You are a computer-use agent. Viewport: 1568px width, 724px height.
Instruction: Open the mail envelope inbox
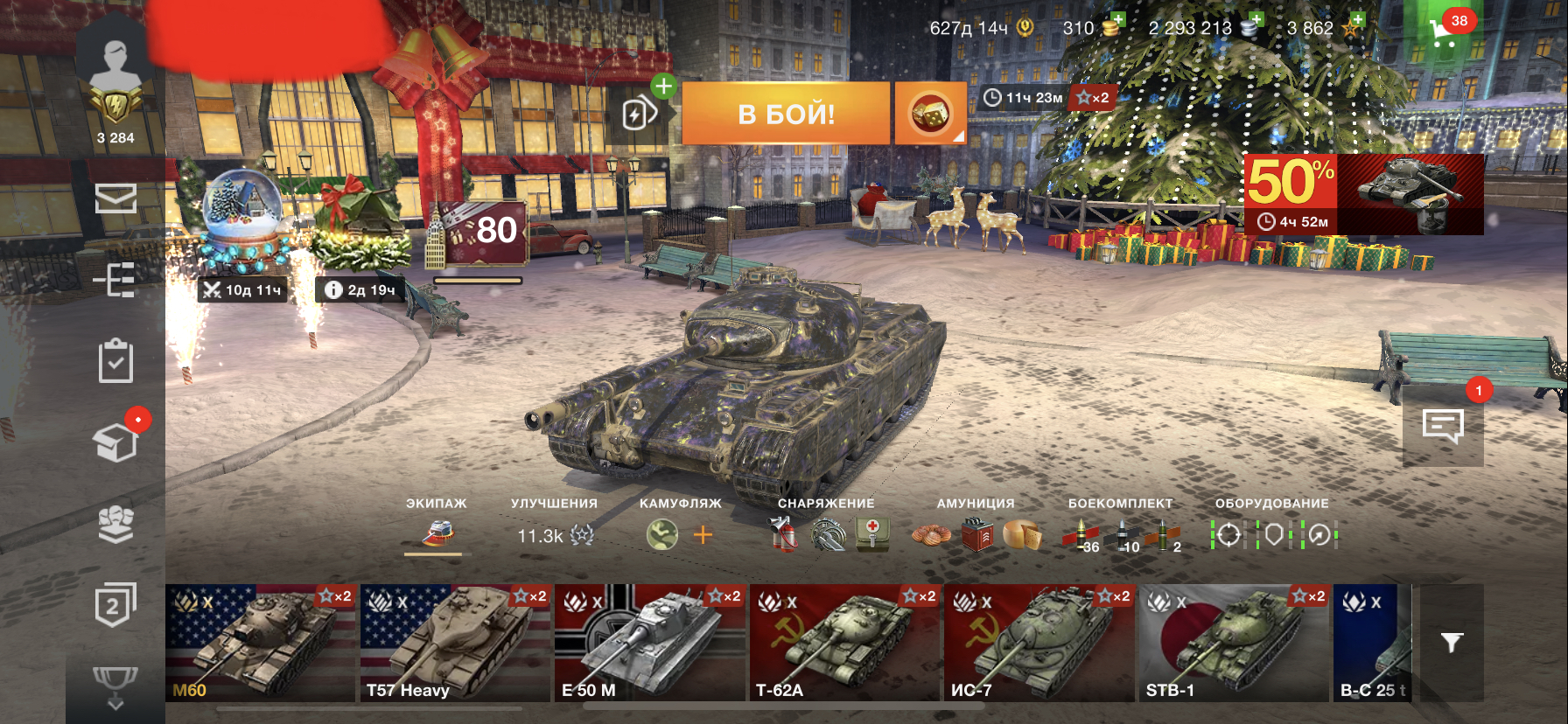(x=115, y=198)
